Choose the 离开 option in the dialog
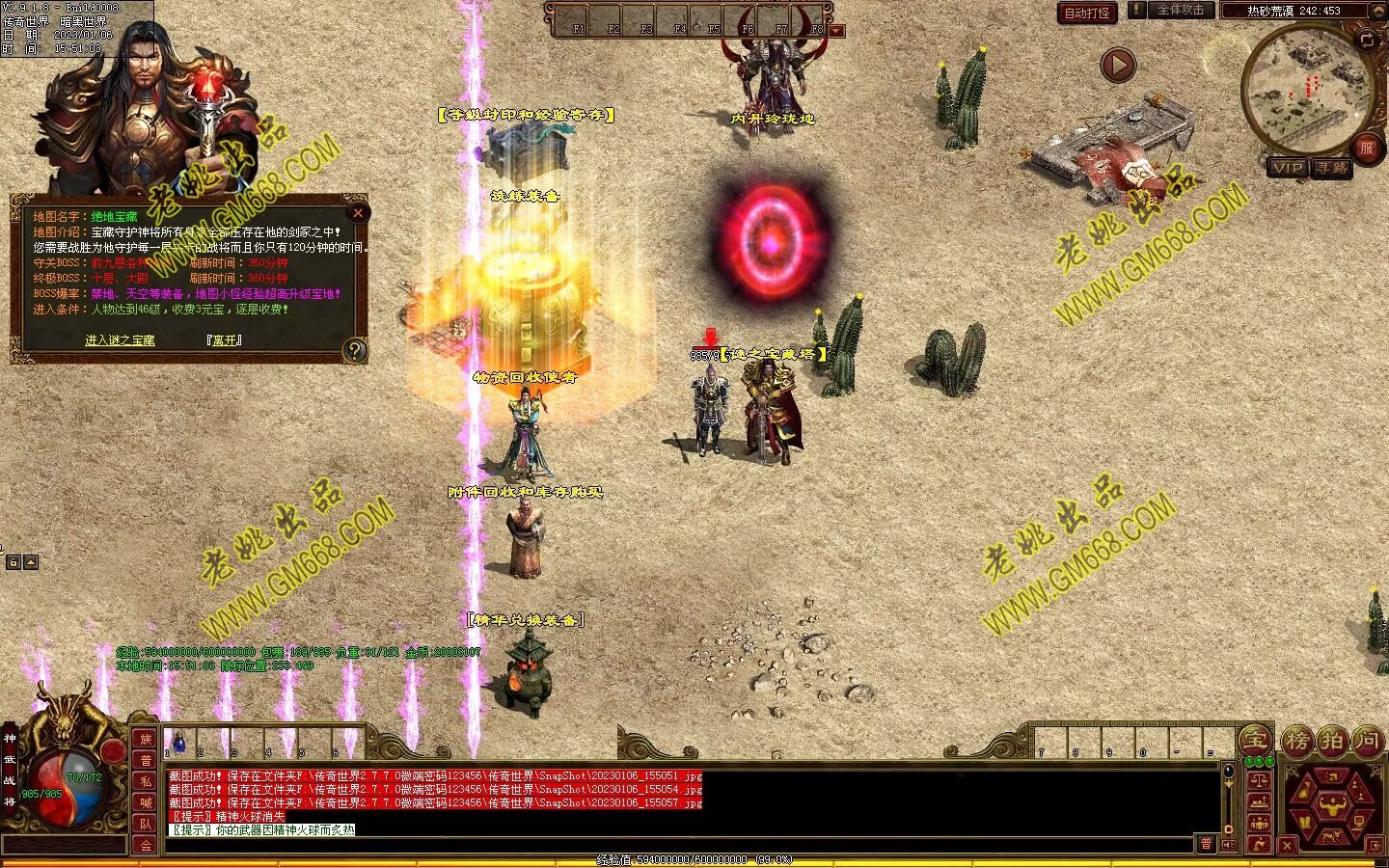This screenshot has height=868, width=1389. (224, 340)
